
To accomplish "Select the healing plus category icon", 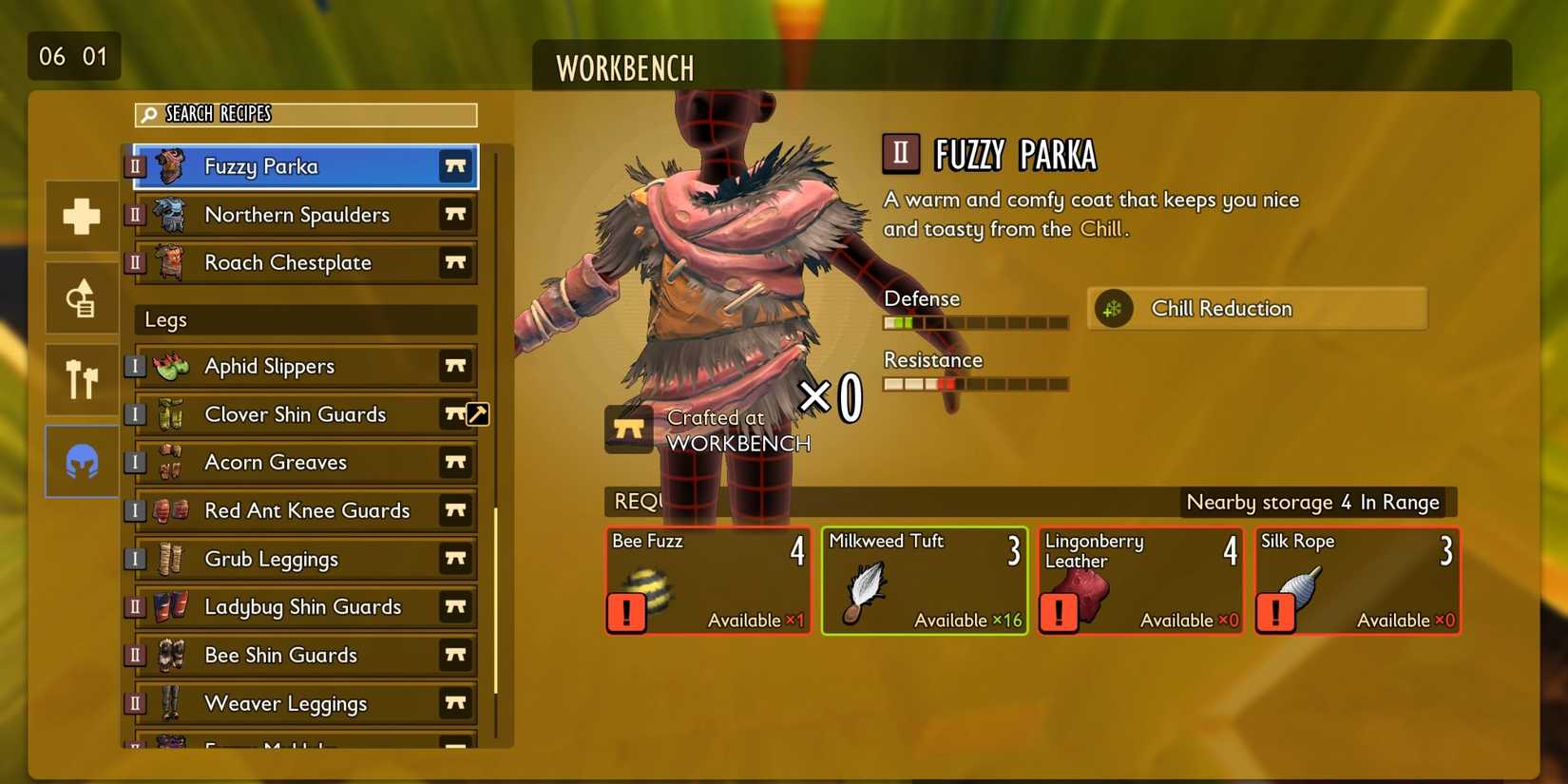I will pyautogui.click(x=81, y=216).
